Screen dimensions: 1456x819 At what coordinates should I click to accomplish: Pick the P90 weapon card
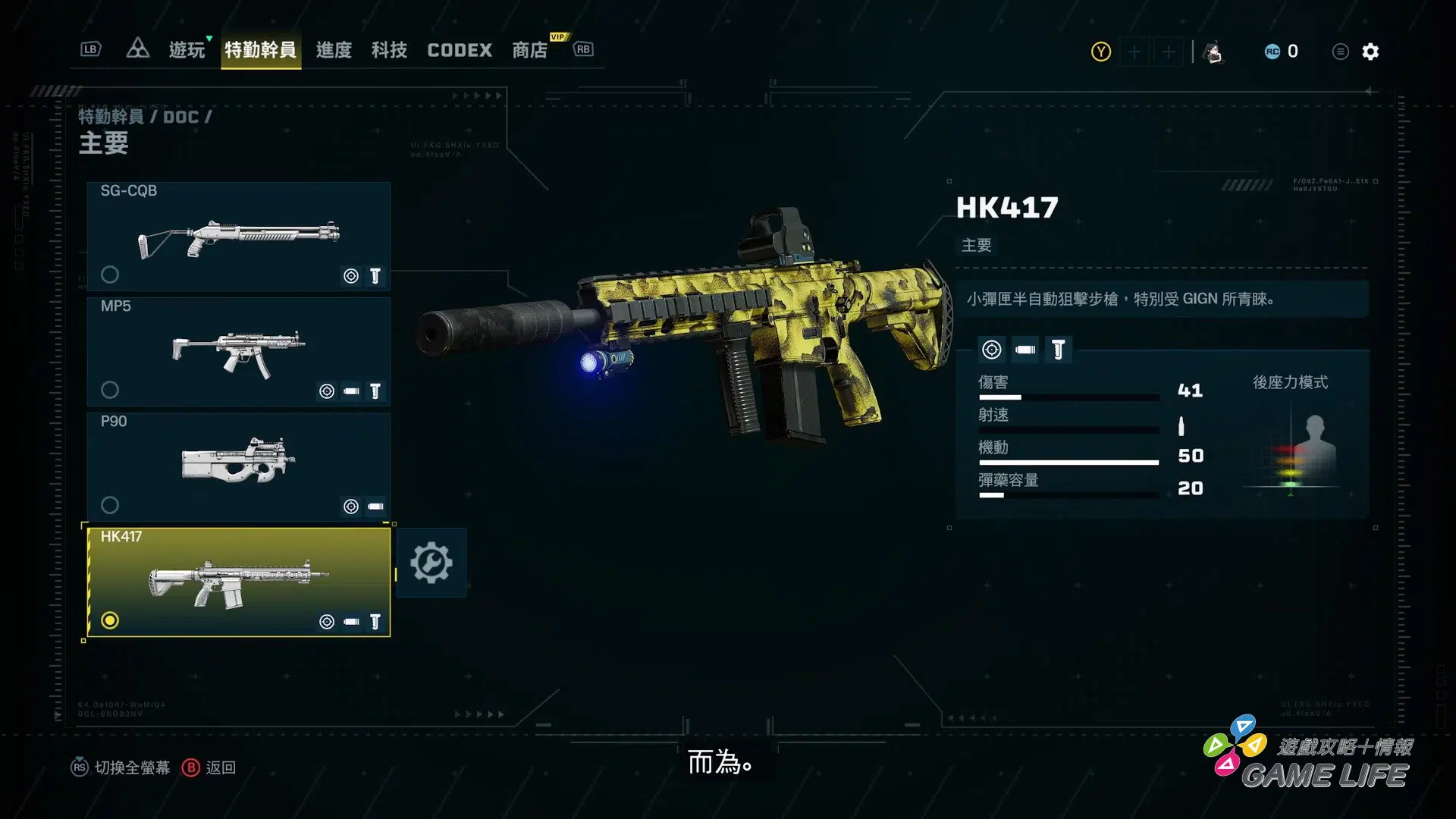238,466
